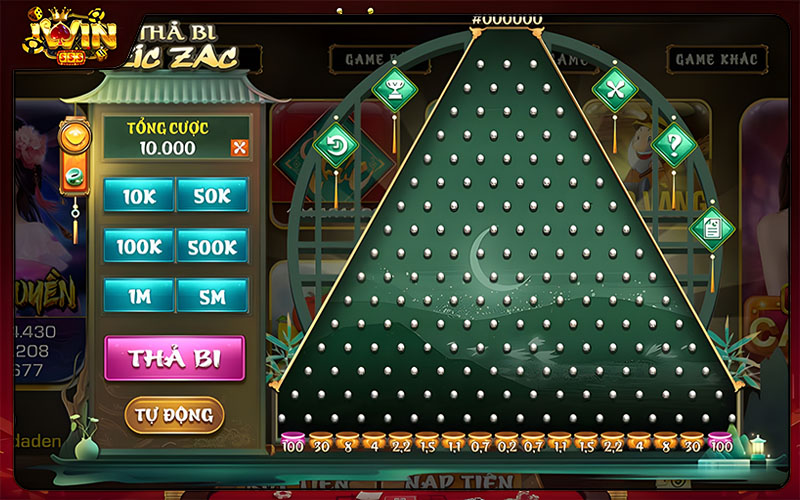Image resolution: width=800 pixels, height=500 pixels.
Task: Open the trophy leaderboard icon
Action: click(x=394, y=89)
